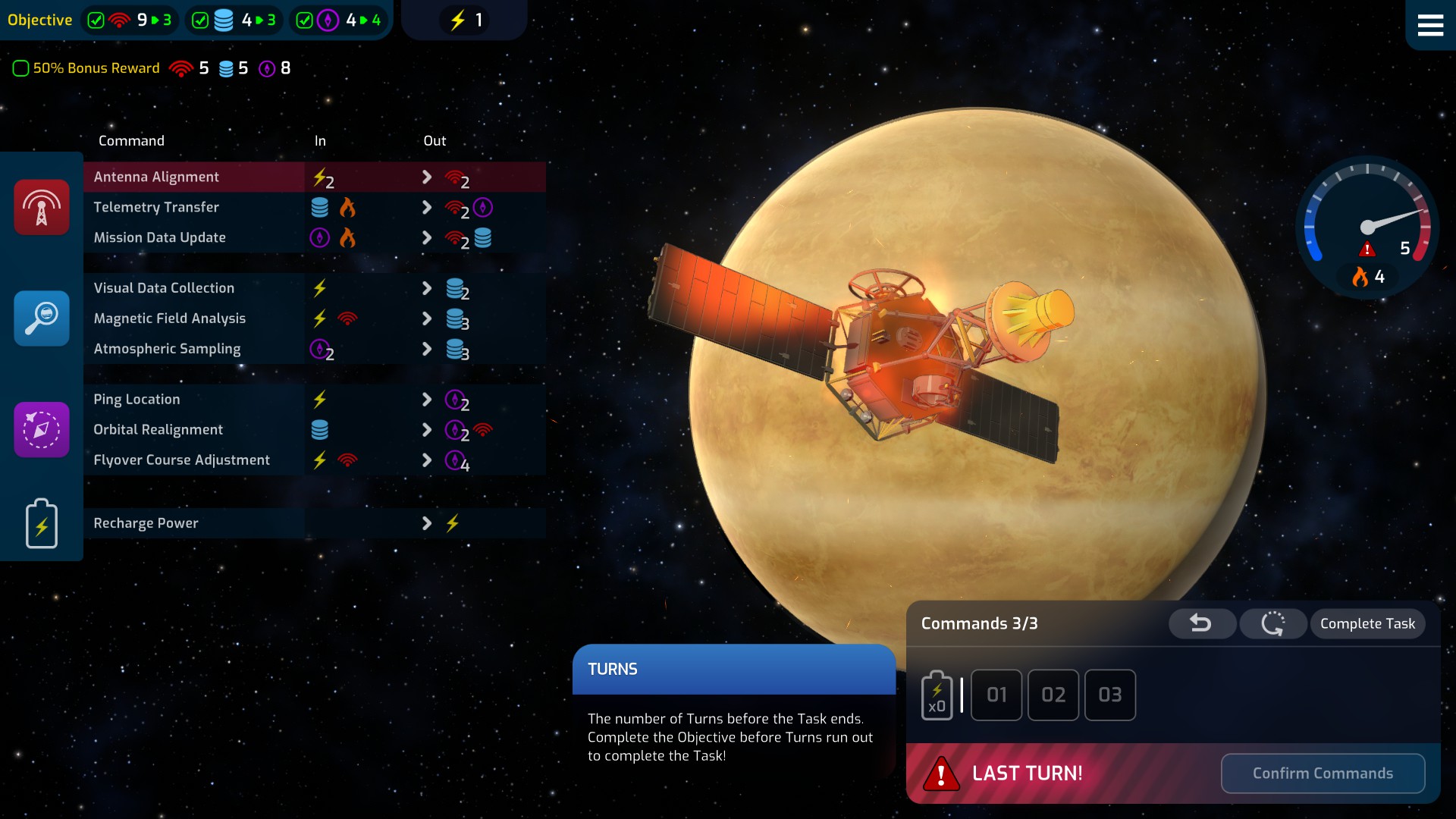Image resolution: width=1456 pixels, height=819 pixels.
Task: Click the Complete Task button
Action: pyautogui.click(x=1367, y=623)
